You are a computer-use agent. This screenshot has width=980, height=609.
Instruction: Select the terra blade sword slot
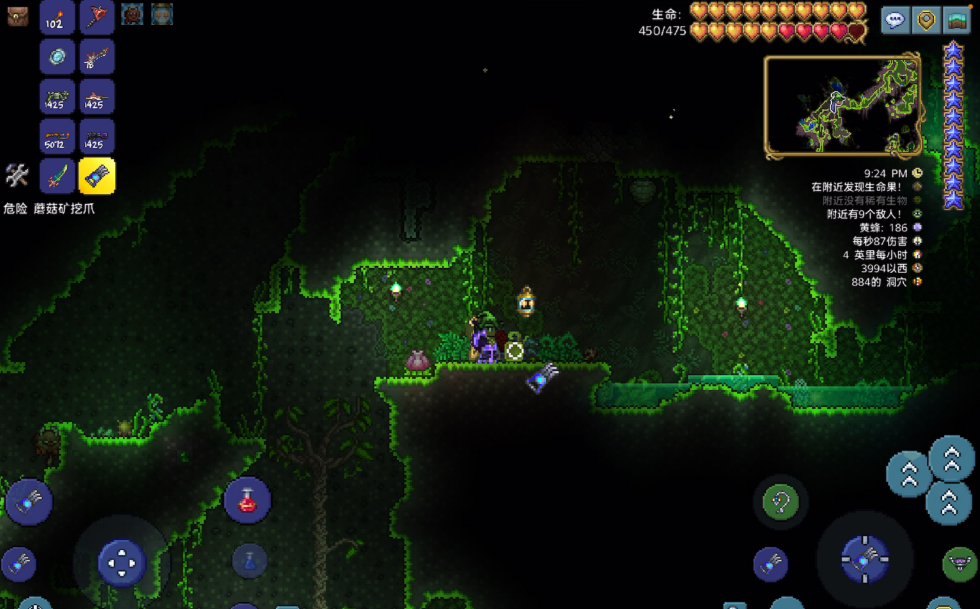click(x=57, y=176)
